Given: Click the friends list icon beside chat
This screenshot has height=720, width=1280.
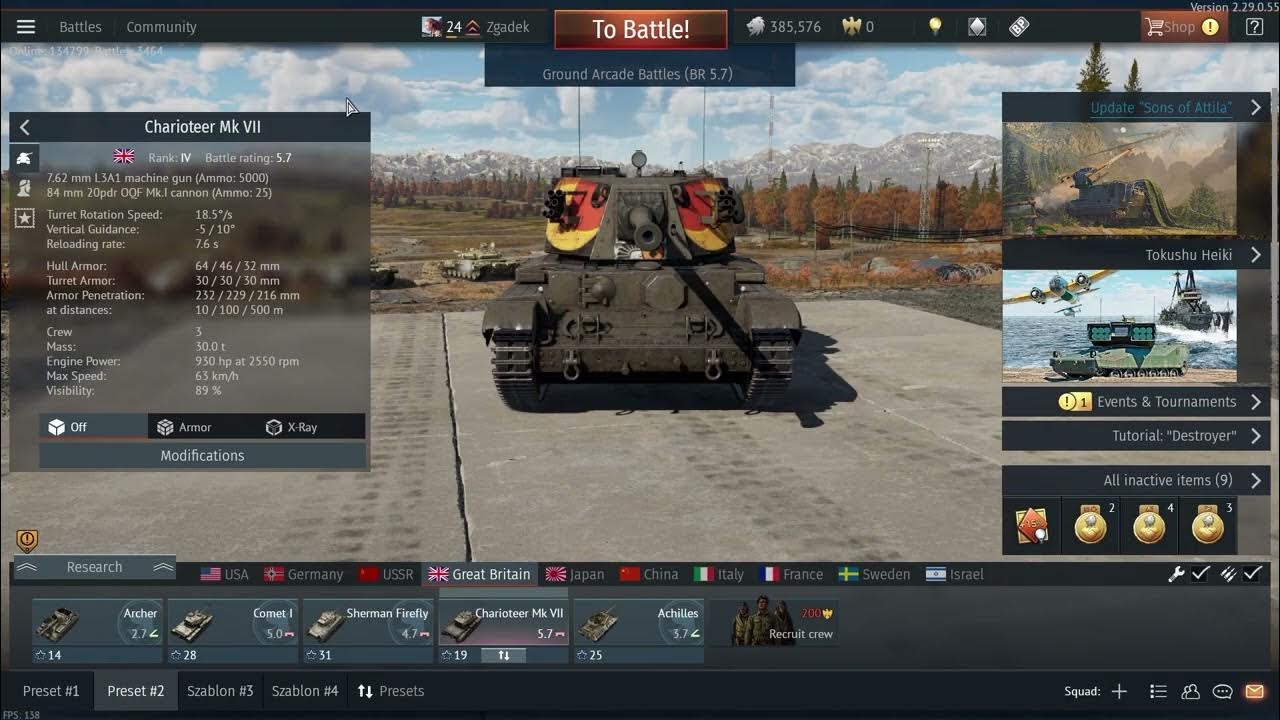Looking at the screenshot, I should coord(1190,690).
